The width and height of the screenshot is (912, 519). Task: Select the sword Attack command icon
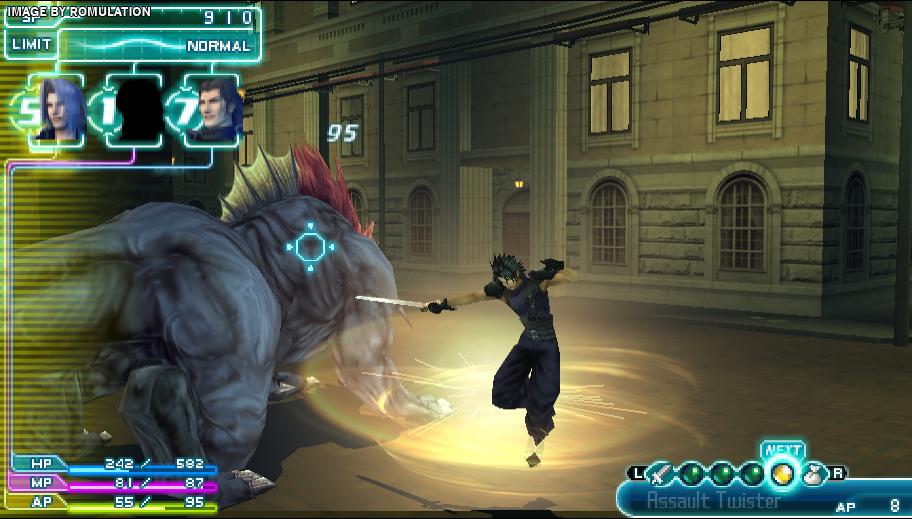point(660,474)
